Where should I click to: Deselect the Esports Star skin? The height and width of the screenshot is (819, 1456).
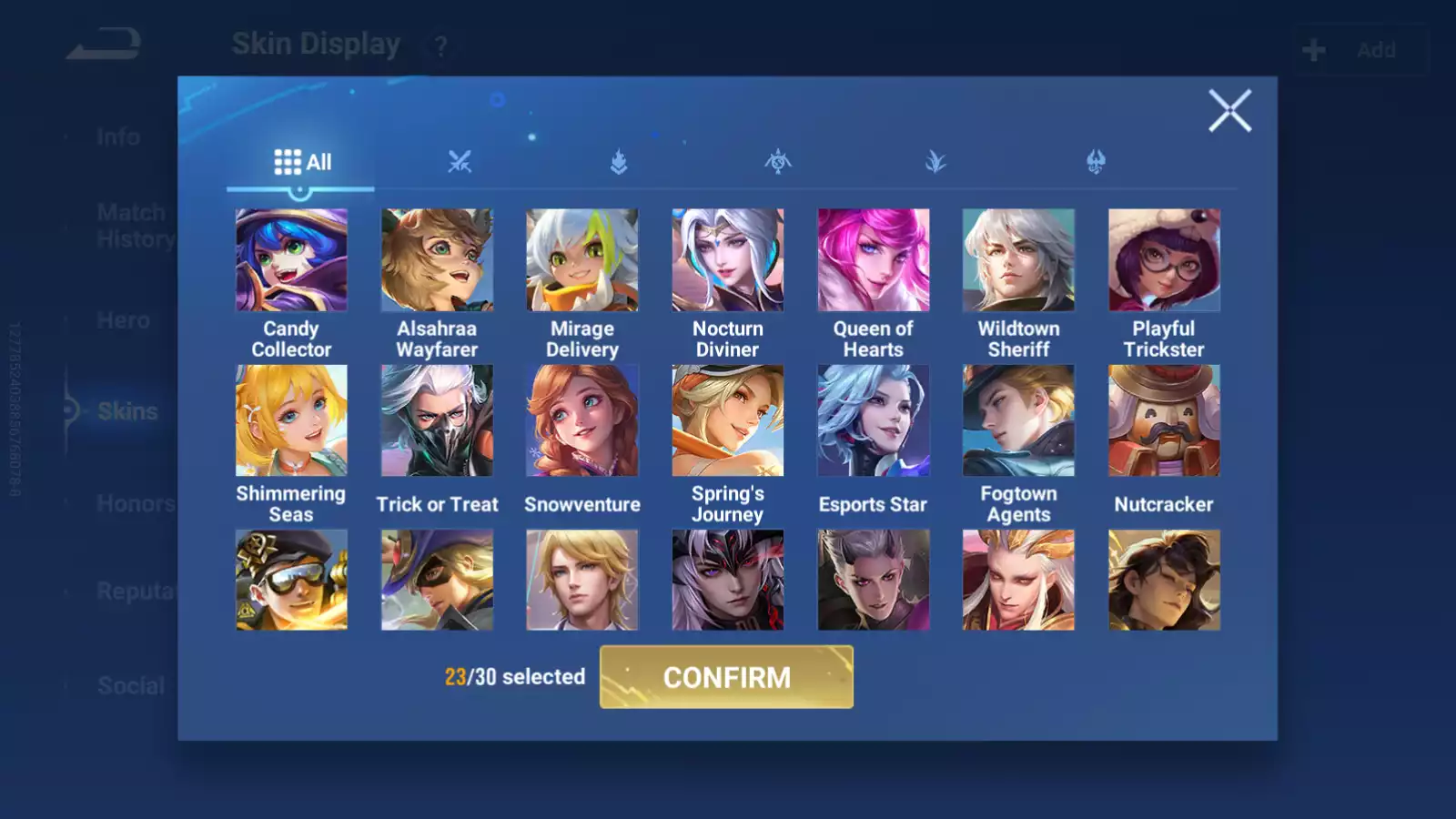pos(874,419)
